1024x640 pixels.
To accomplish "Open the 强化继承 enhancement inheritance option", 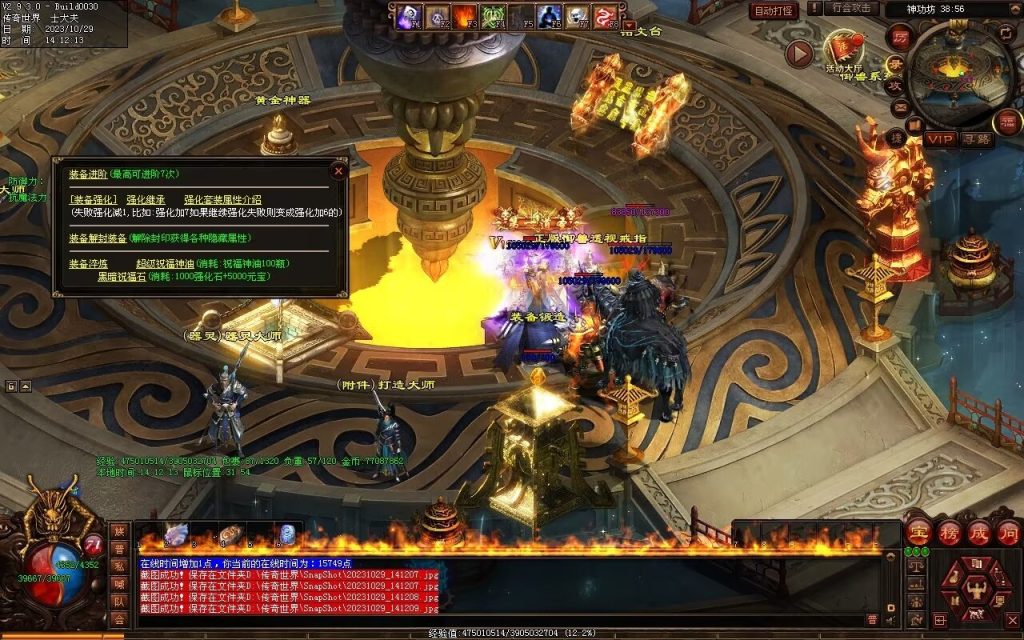I will tap(146, 200).
